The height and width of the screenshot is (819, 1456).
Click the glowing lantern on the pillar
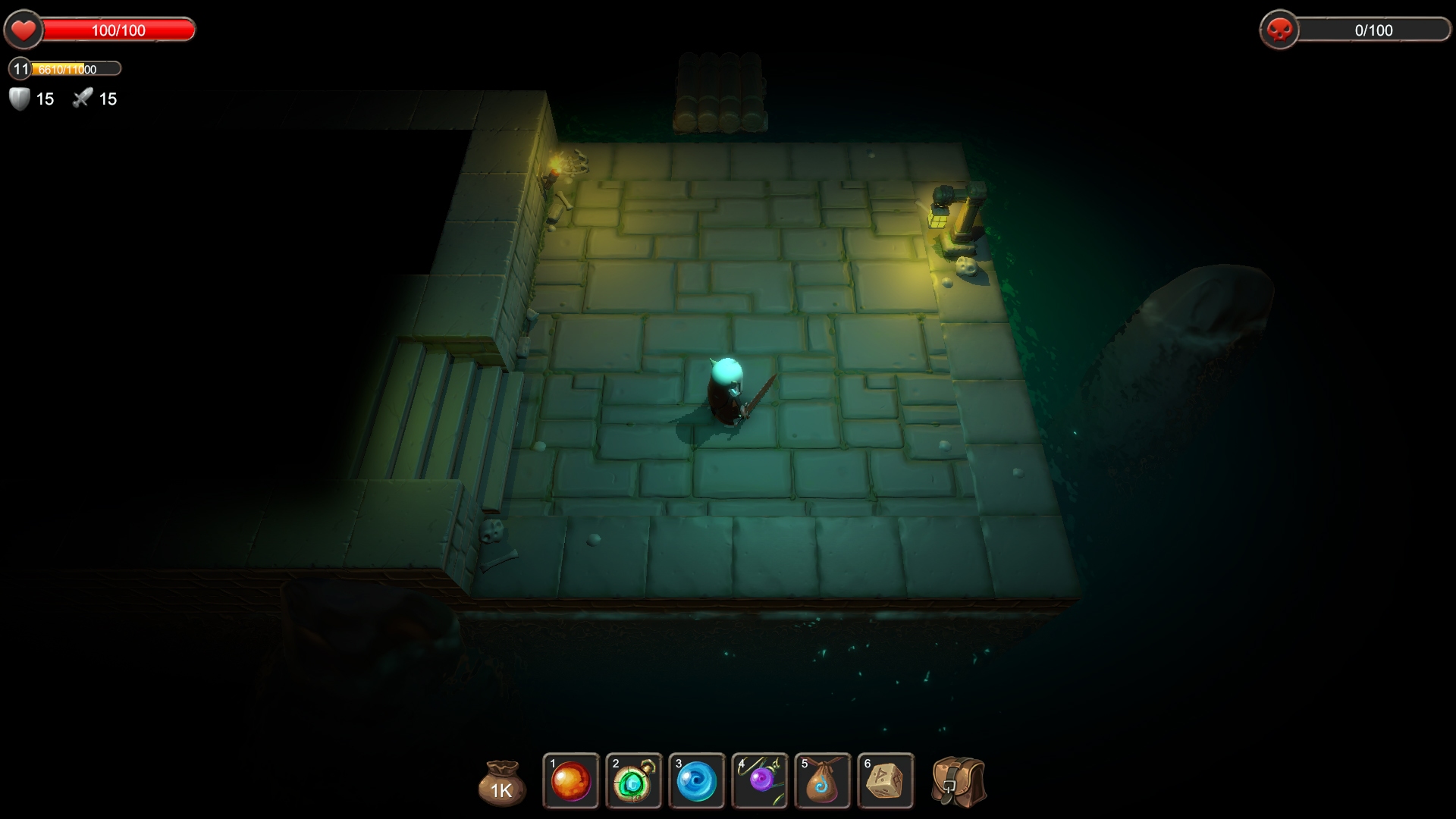point(937,220)
